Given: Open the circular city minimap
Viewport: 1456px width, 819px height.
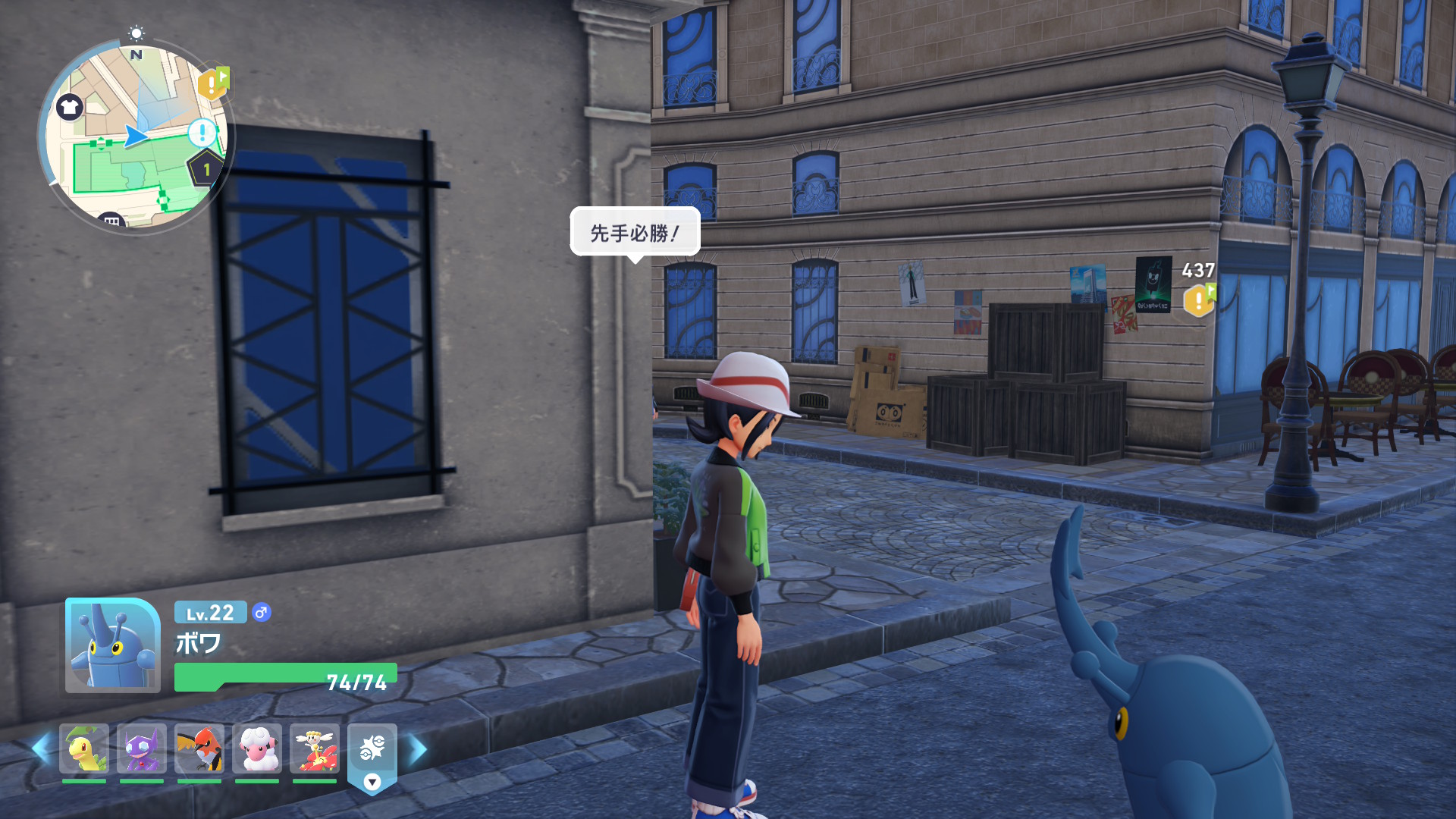Looking at the screenshot, I should coord(135,136).
